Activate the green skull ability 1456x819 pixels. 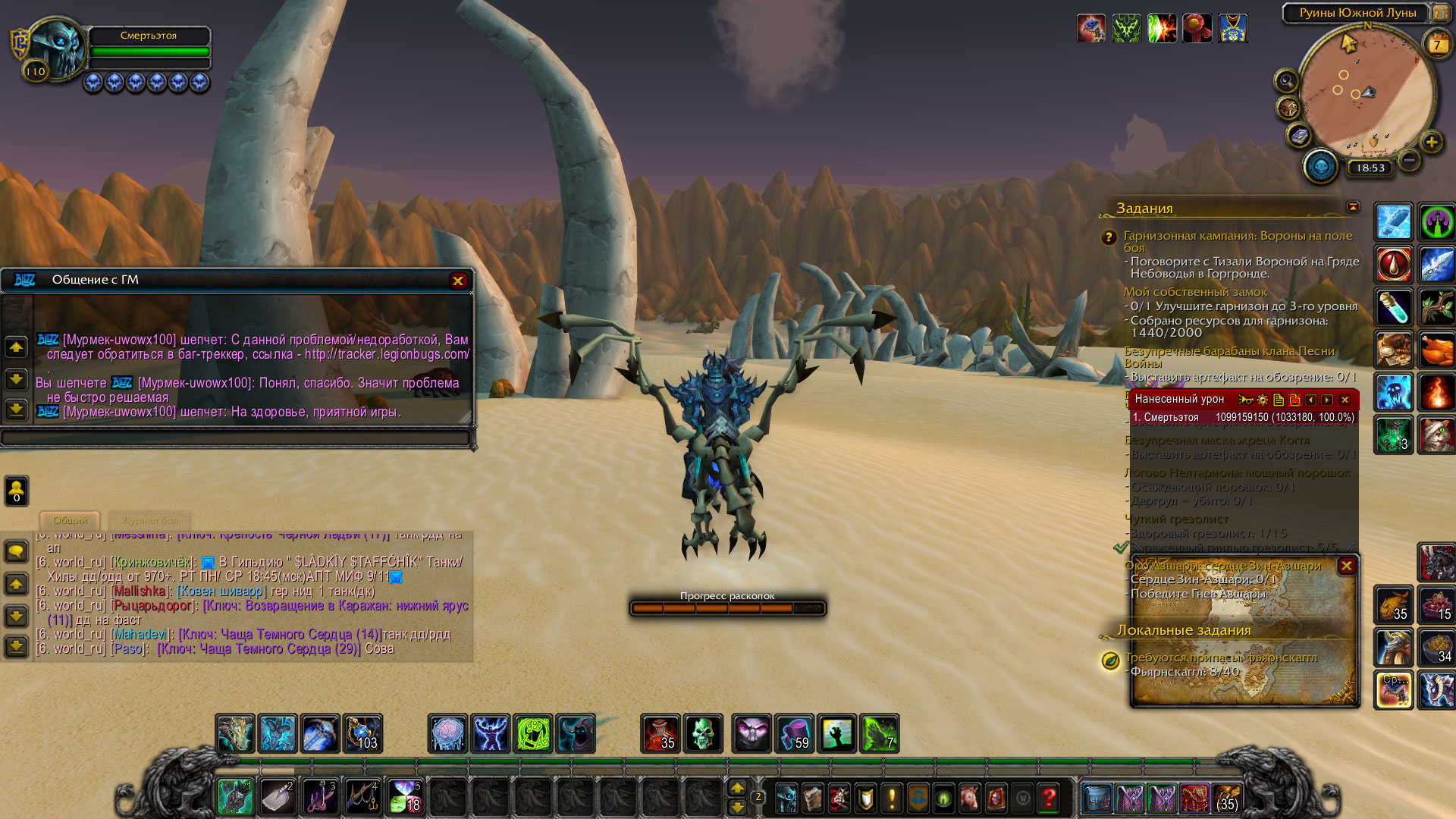coord(703,734)
